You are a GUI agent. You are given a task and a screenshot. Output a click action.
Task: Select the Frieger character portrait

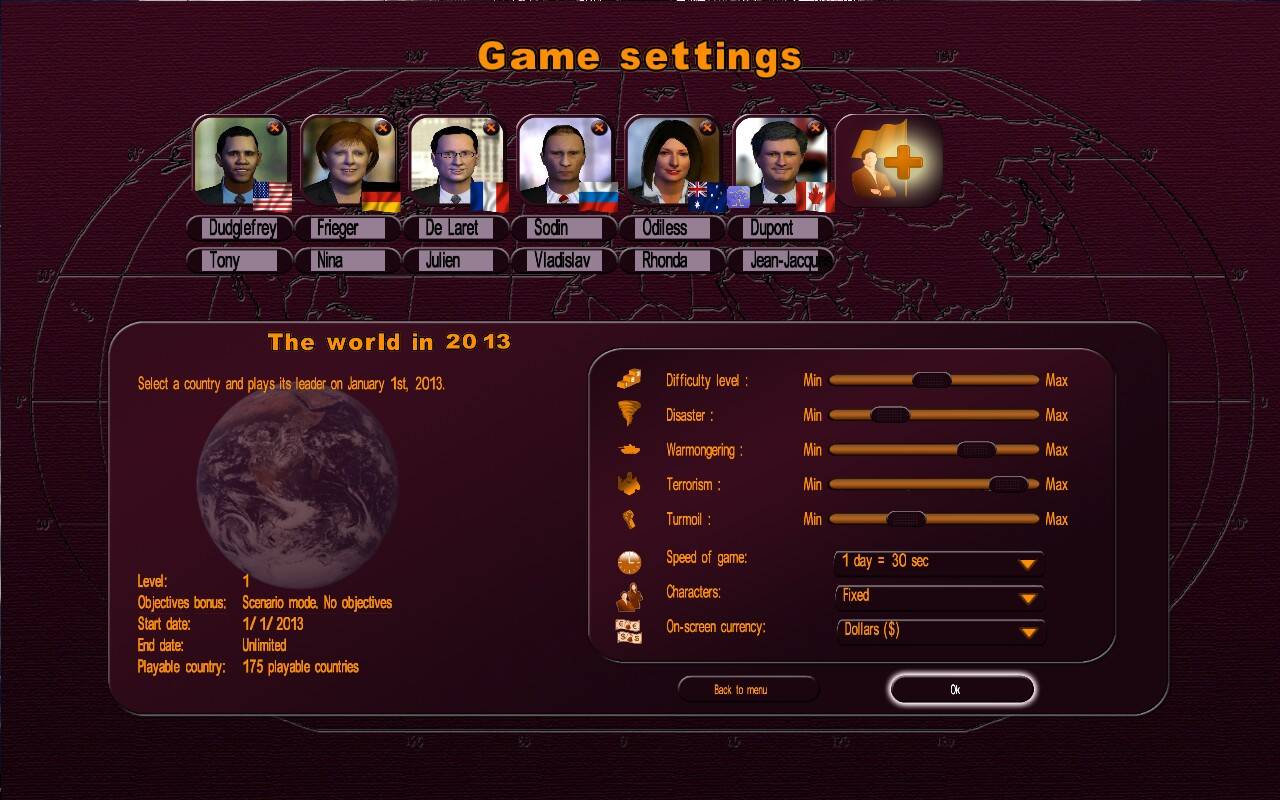[347, 163]
